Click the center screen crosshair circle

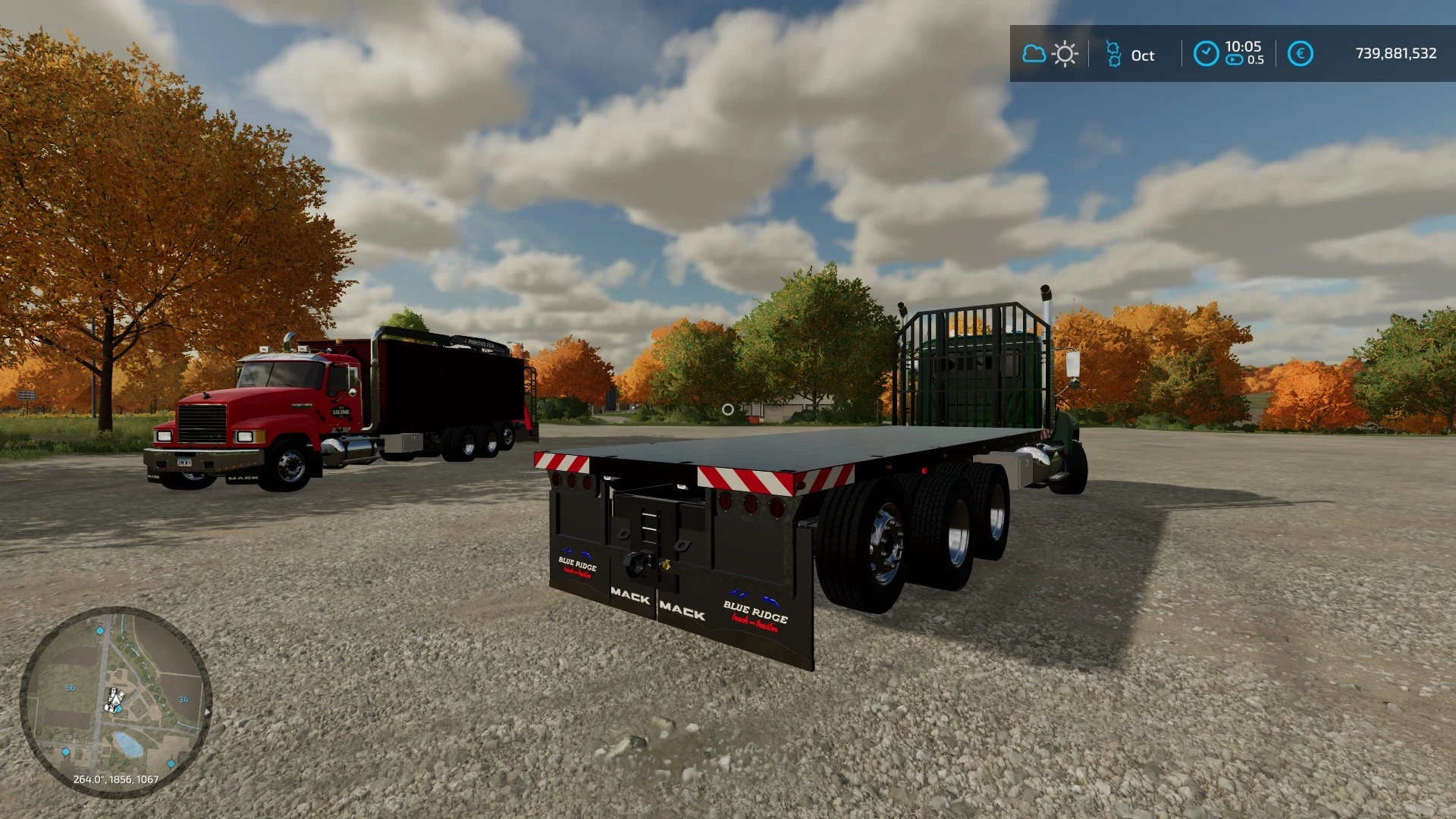(x=729, y=409)
